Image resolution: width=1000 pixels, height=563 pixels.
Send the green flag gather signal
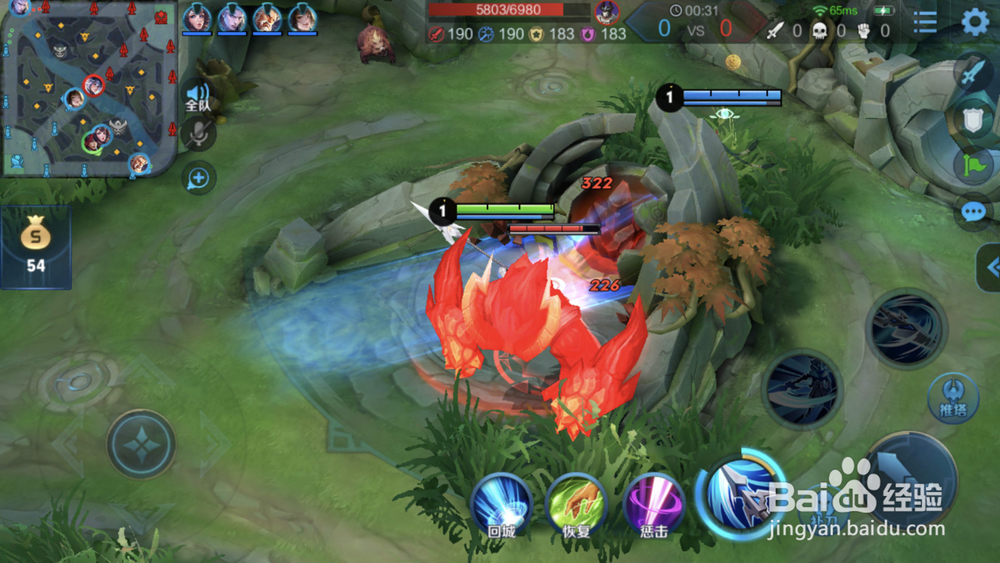coord(973,165)
